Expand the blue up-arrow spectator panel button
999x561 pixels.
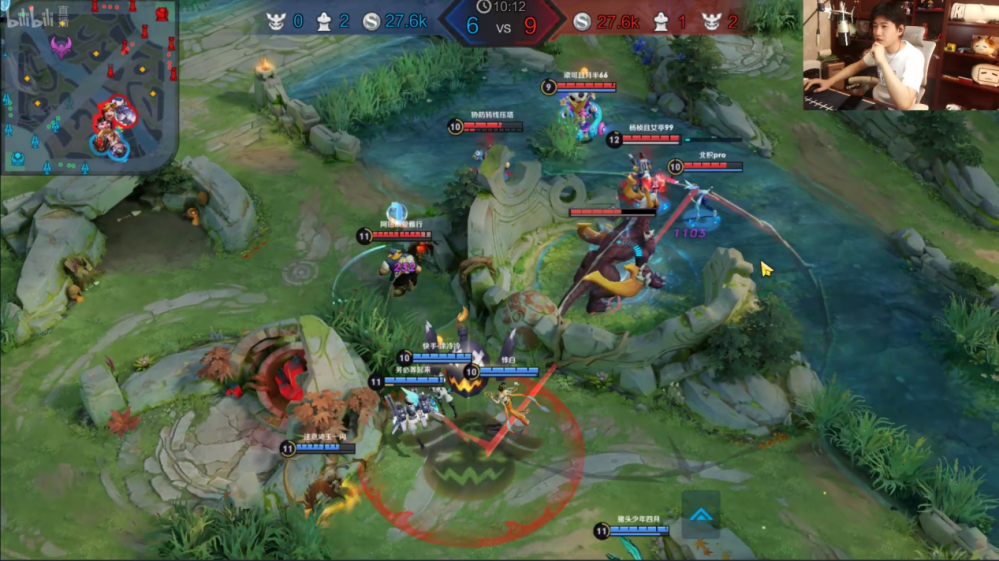point(701,514)
